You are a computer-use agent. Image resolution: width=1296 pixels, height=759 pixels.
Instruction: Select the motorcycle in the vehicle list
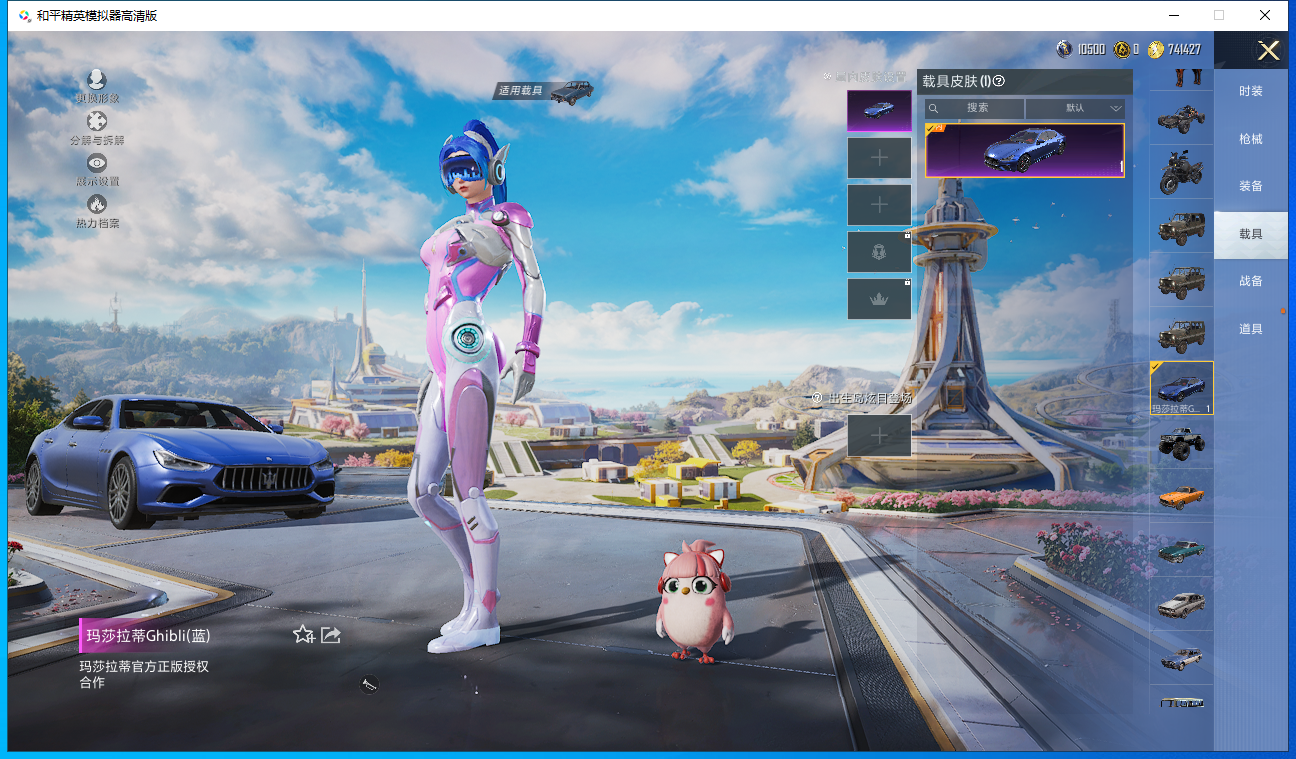pyautogui.click(x=1181, y=172)
